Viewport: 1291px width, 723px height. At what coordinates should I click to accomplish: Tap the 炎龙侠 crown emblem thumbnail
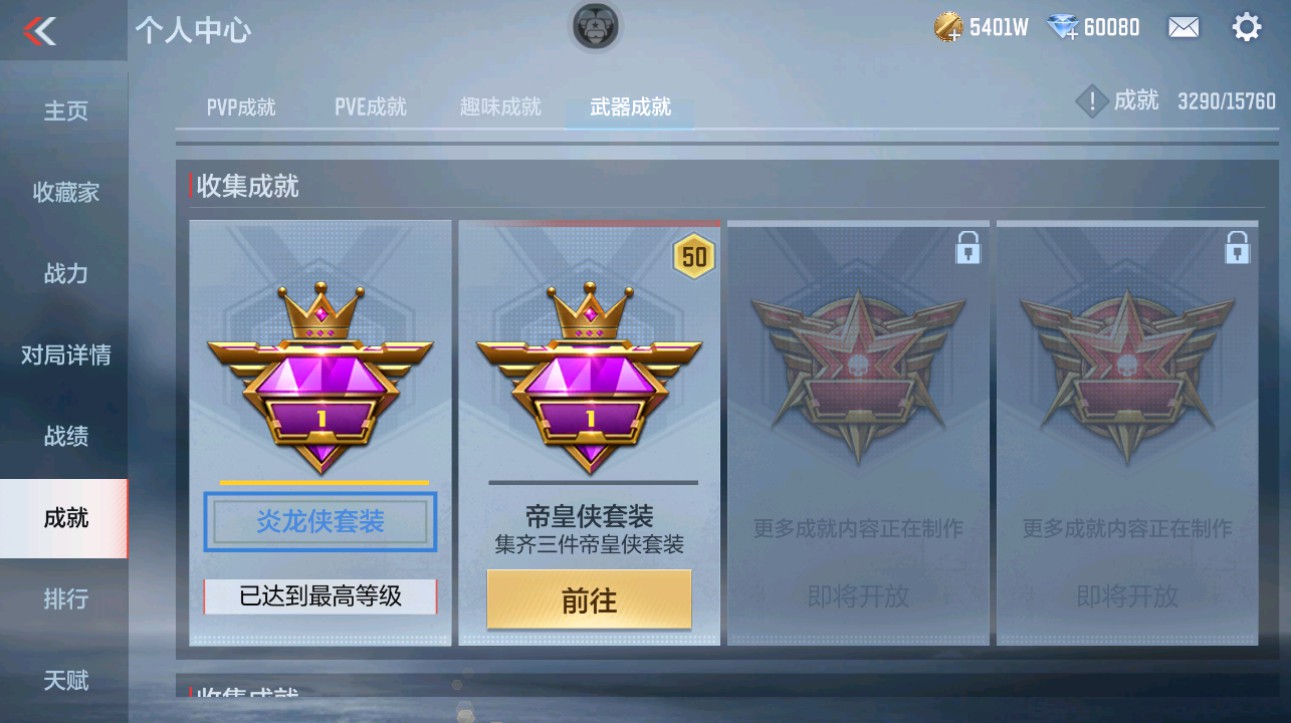[319, 375]
